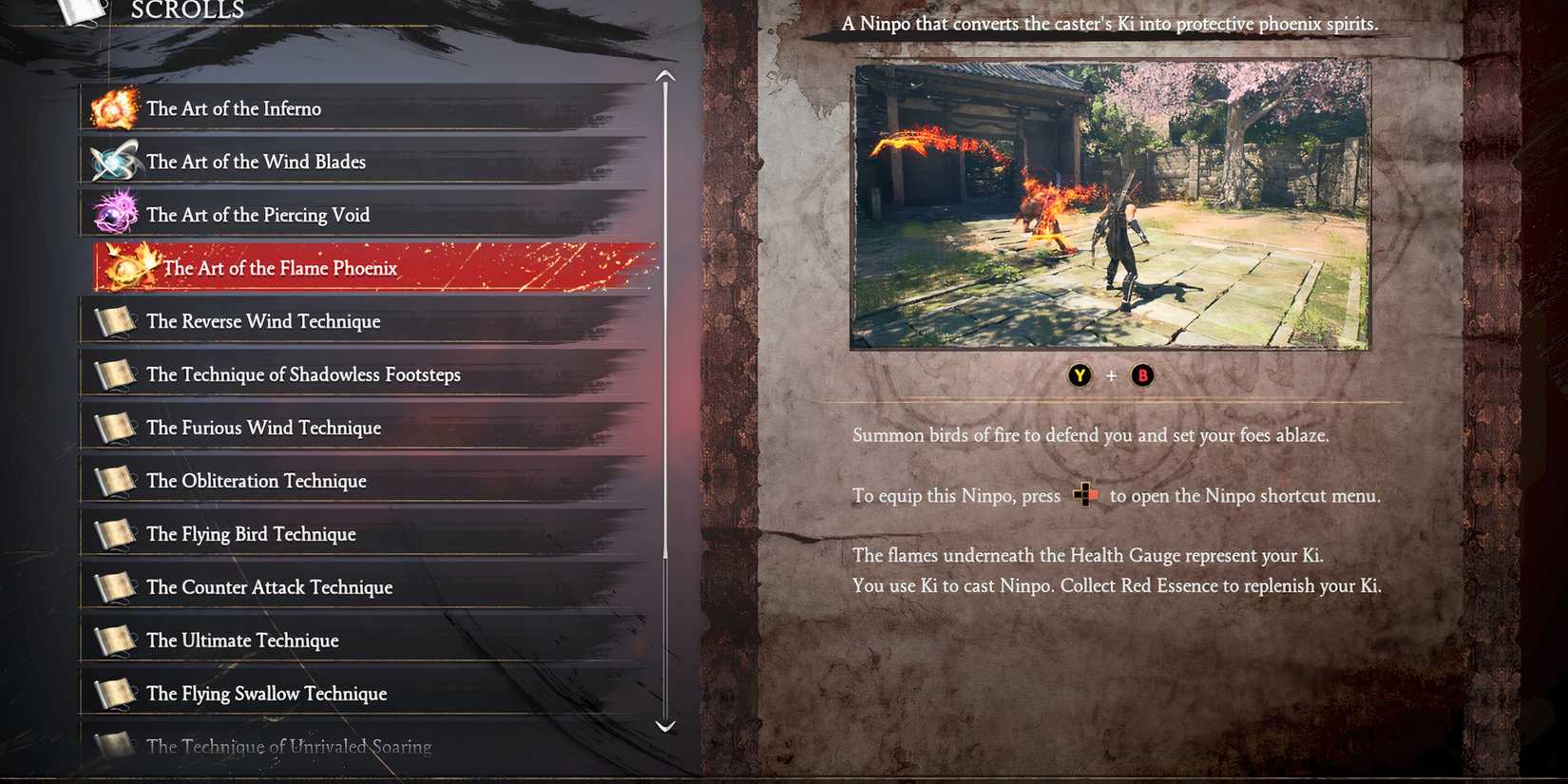Open The Counter Attack Technique entry
1568x784 pixels.
pyautogui.click(x=269, y=586)
